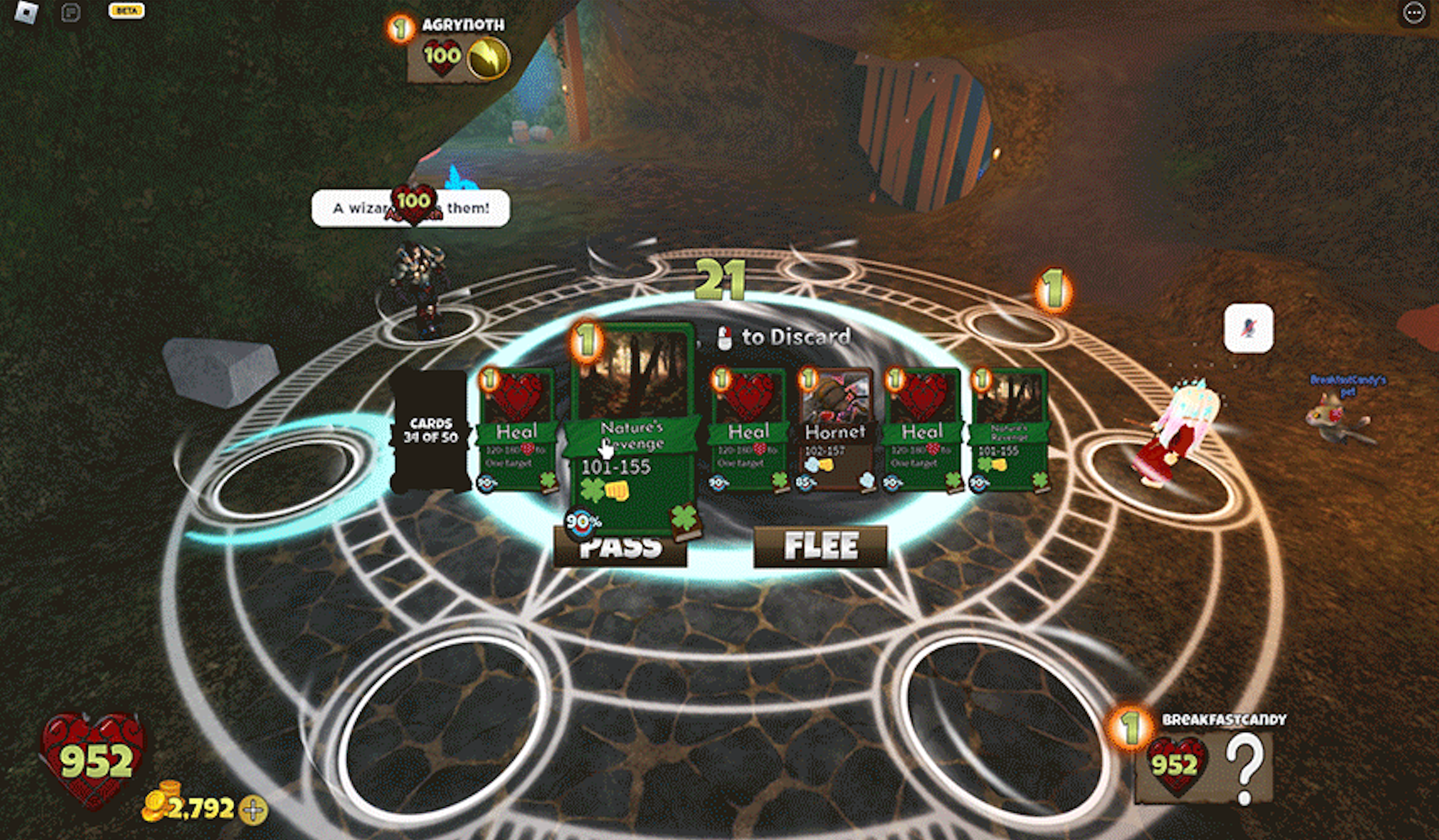
Task: Open the three-dots options menu
Action: 1414,13
